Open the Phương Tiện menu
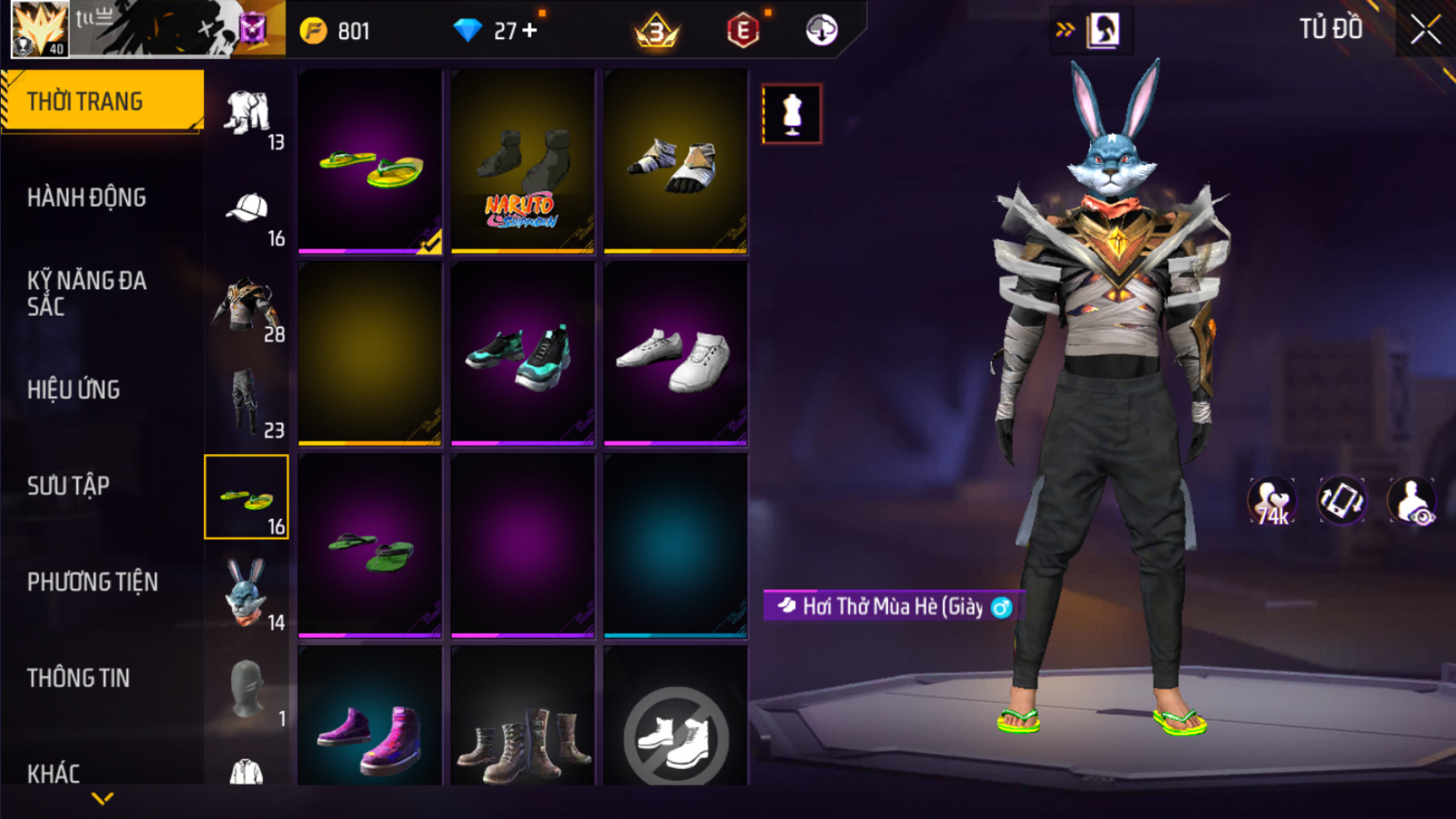Screen dimensions: 1456x819 pos(92,582)
